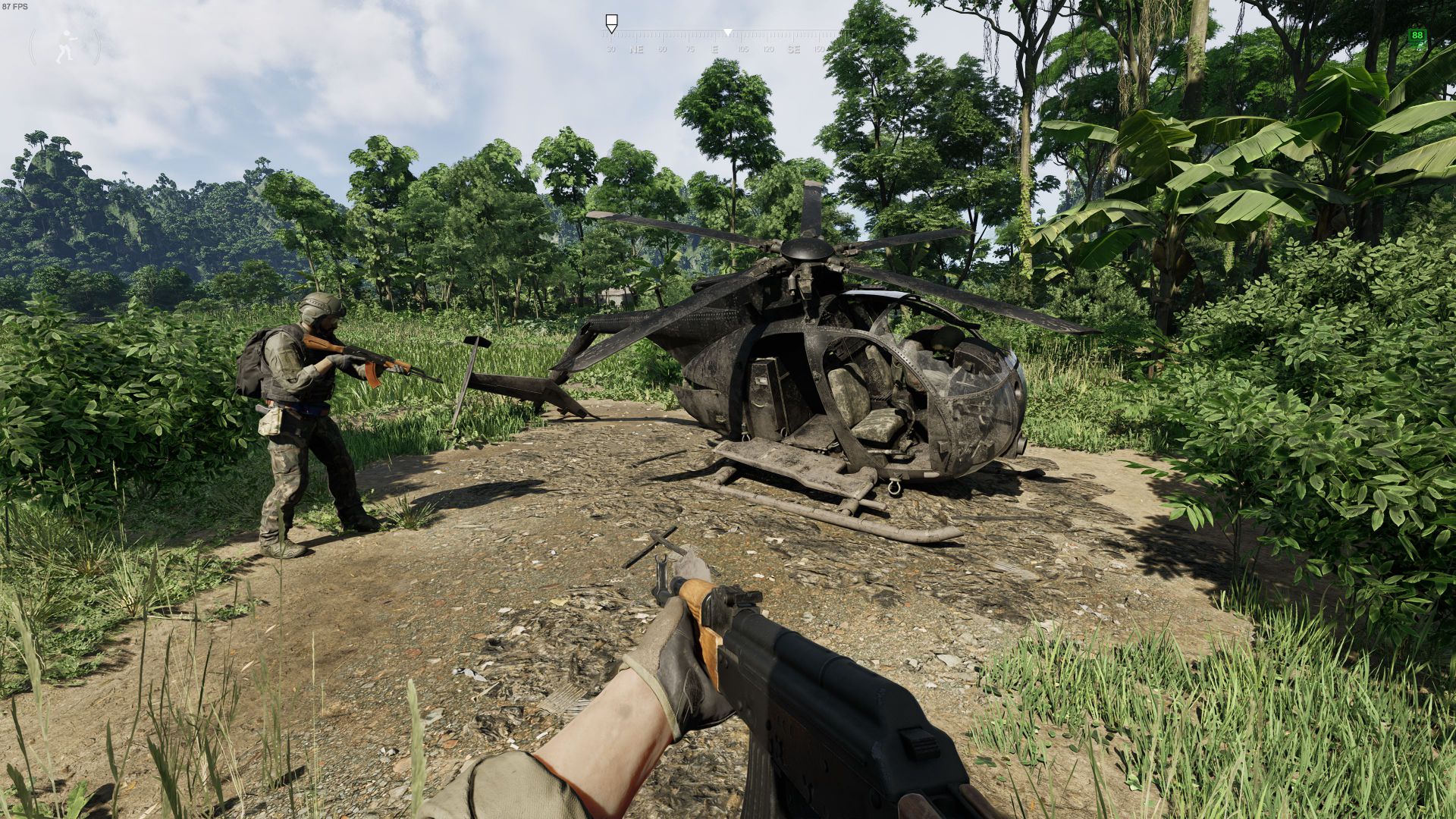Viewport: 1456px width, 819px height.
Task: Click the green 88 FPS overlay badge
Action: point(1417,36)
